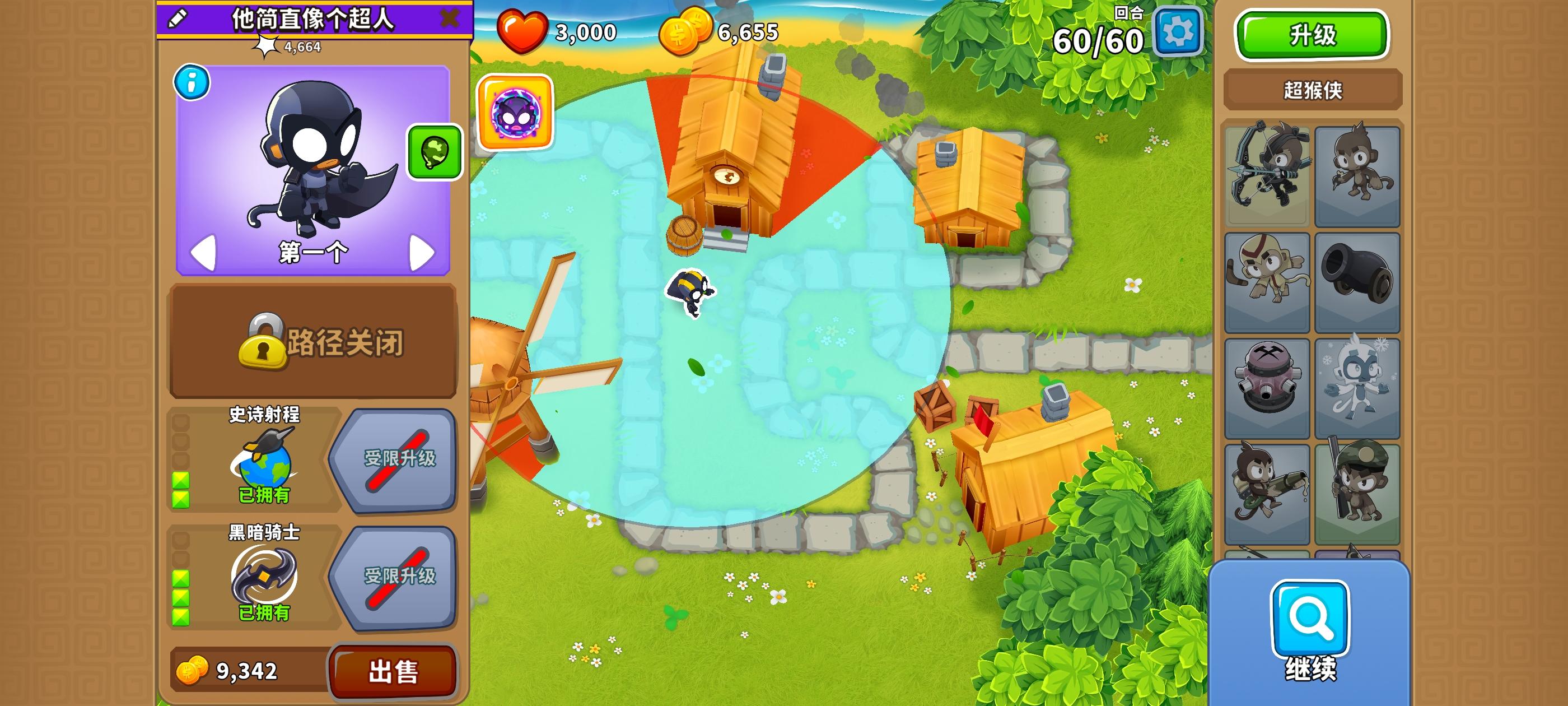Toggle the green camo targeting option
Screen dimensions: 1568x706
pyautogui.click(x=434, y=152)
